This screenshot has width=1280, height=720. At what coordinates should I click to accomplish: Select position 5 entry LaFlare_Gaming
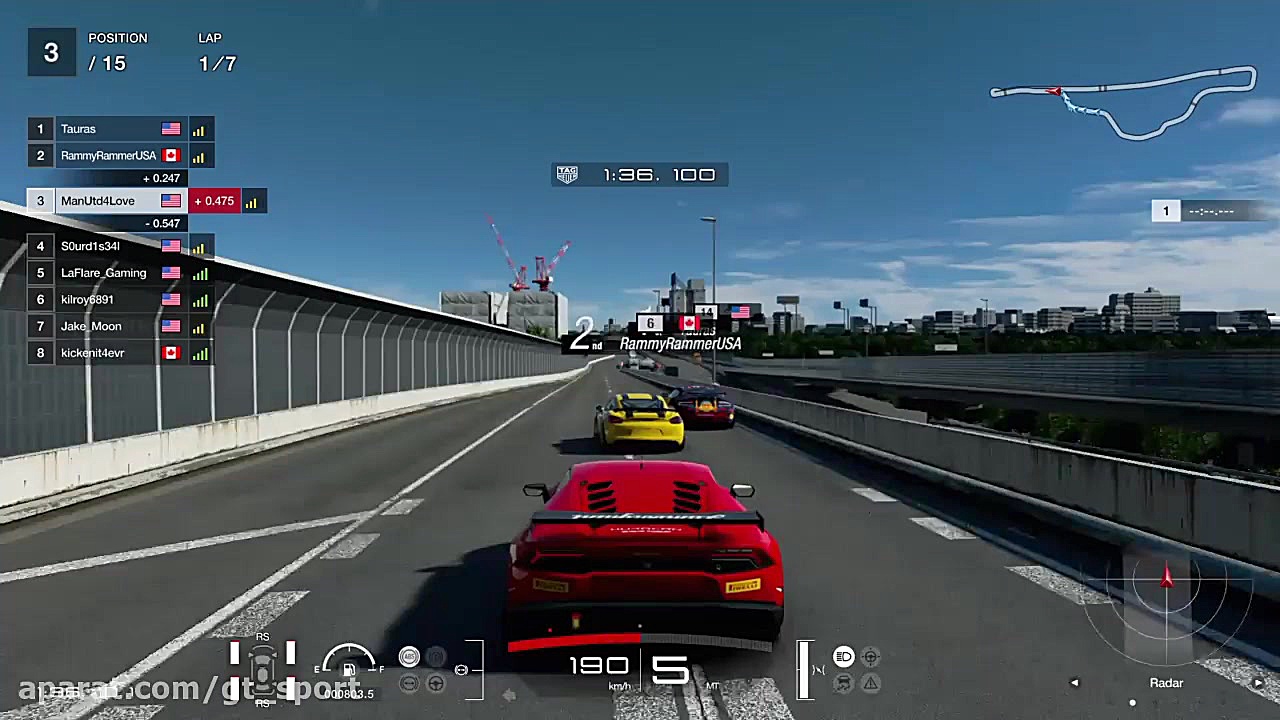pos(104,273)
